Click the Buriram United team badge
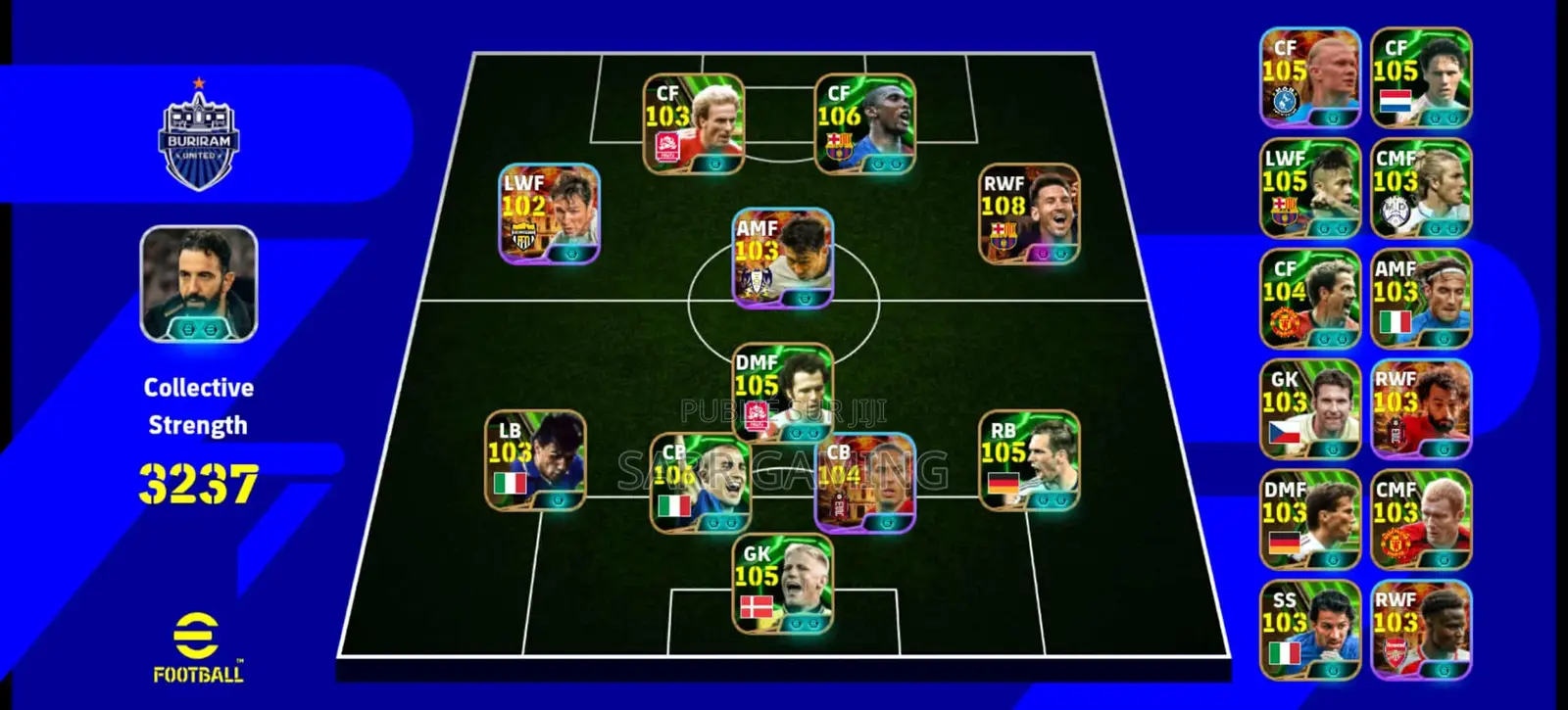This screenshot has height=710, width=1568. coord(199,137)
